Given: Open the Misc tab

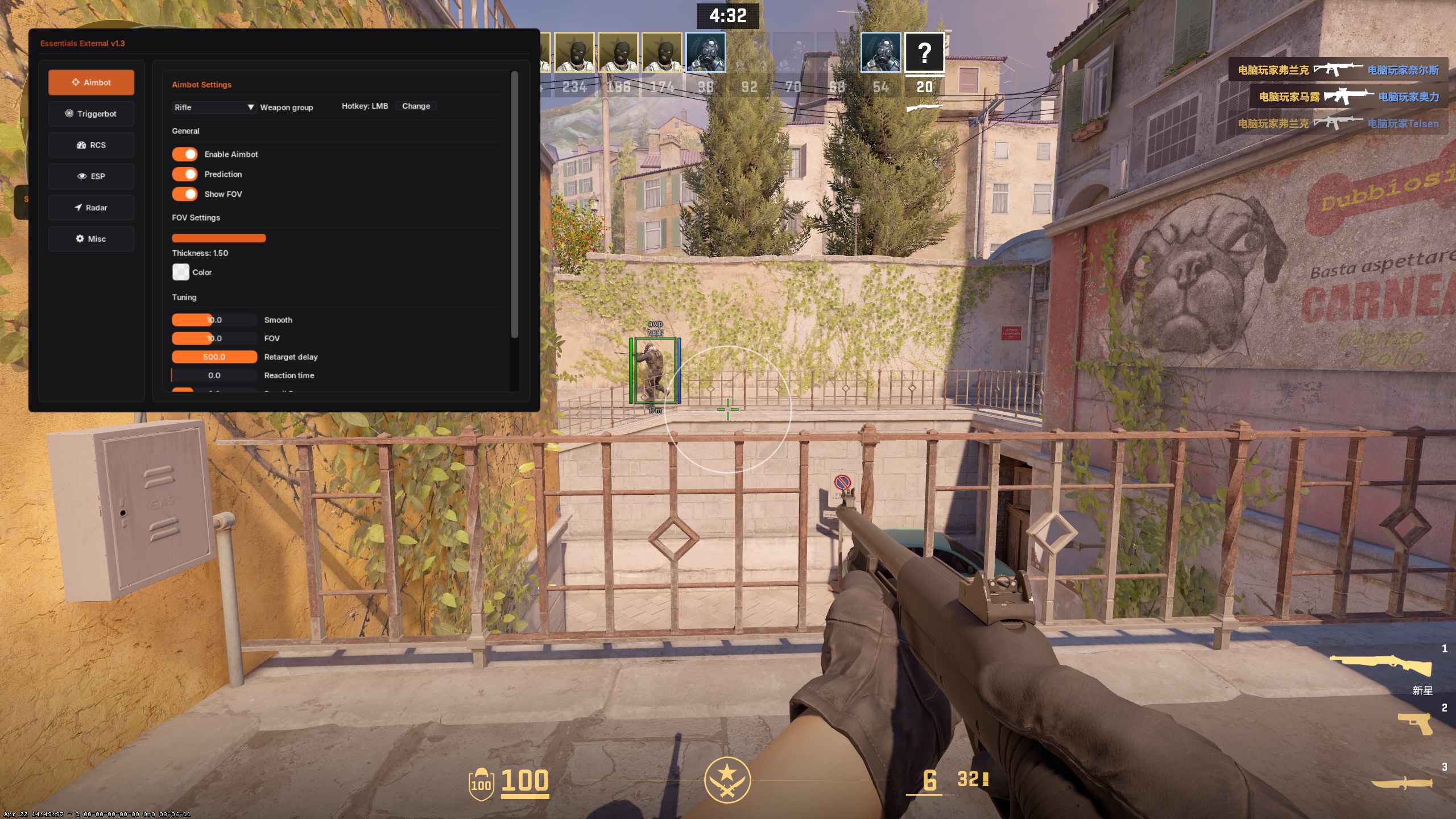Looking at the screenshot, I should click(91, 239).
